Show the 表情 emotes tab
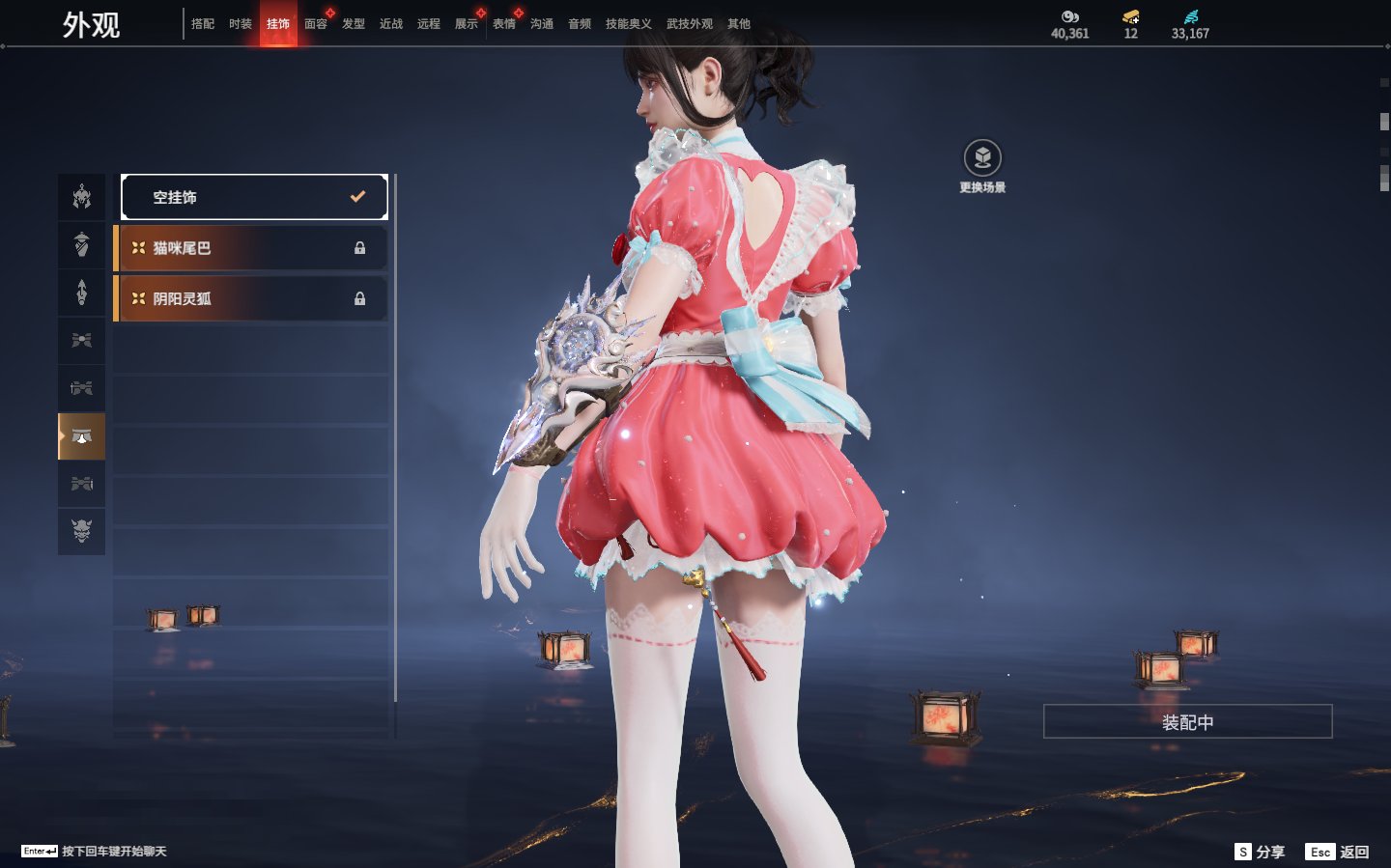 pos(504,24)
